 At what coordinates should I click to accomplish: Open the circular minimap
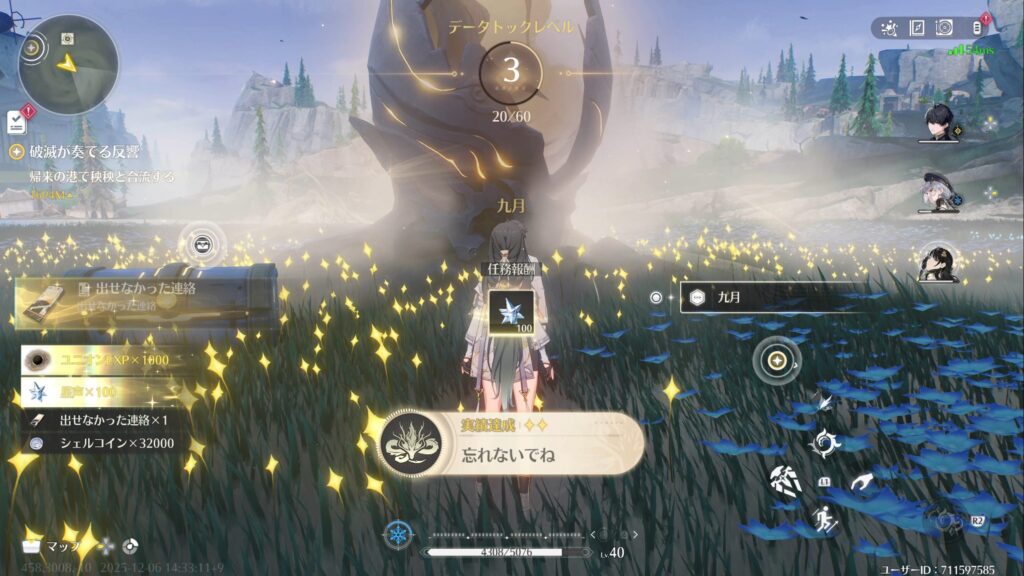pos(68,63)
